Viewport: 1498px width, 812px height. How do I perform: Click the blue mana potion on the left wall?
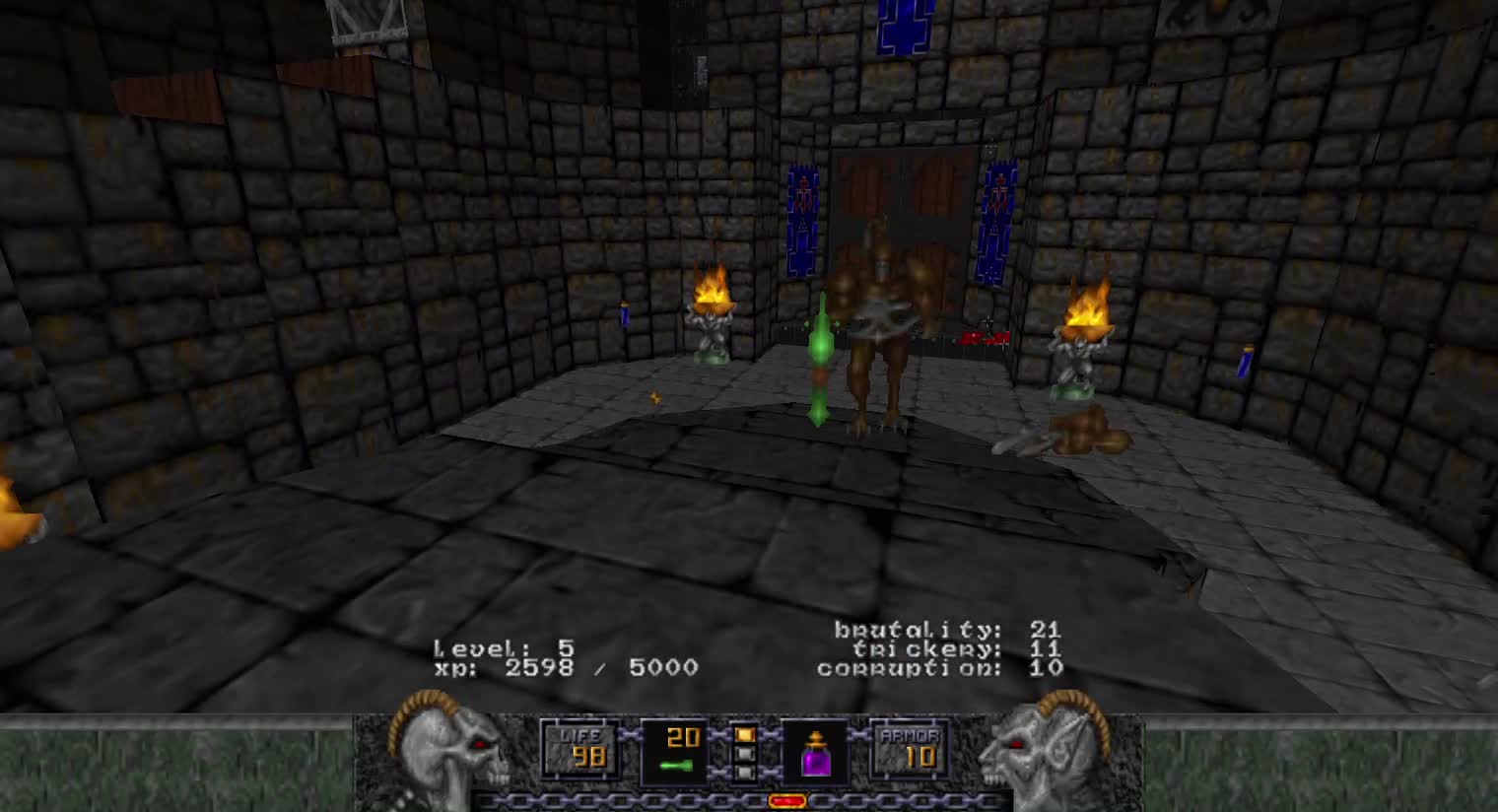(623, 314)
